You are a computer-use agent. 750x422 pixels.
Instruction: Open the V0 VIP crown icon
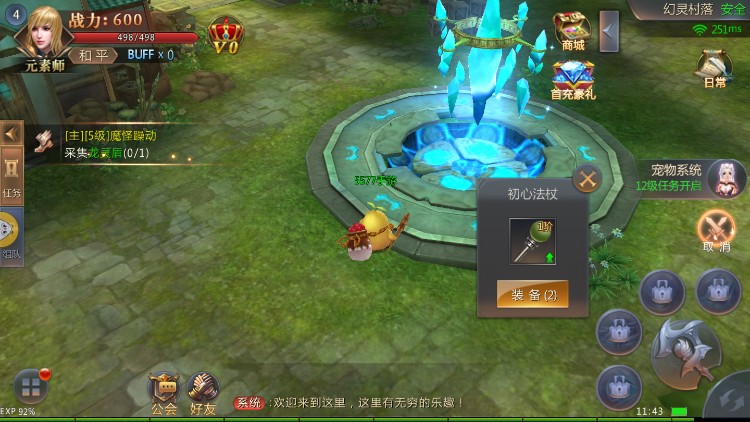(x=225, y=36)
